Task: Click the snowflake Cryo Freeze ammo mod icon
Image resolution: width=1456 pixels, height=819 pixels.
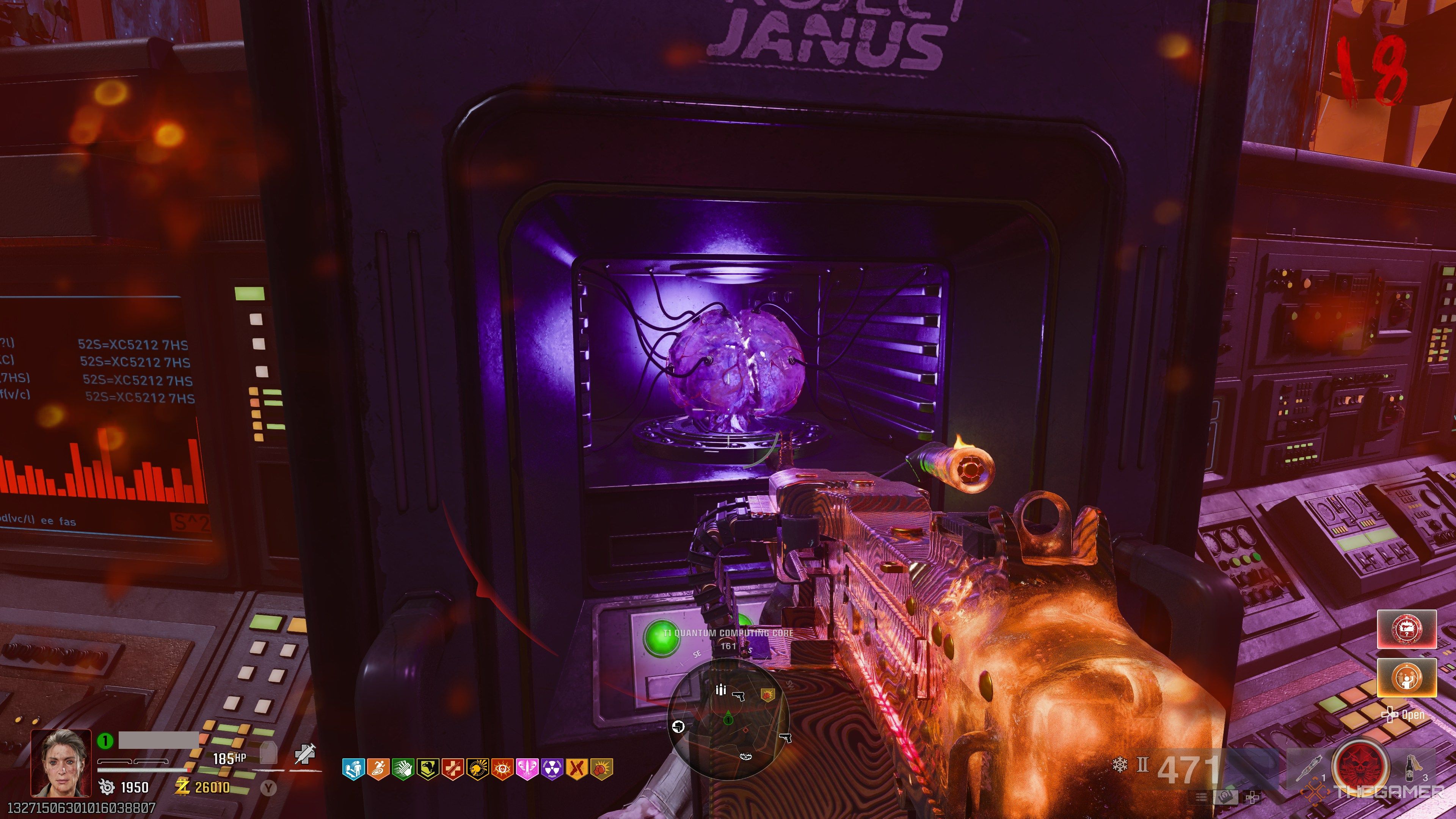Action: 1120,765
